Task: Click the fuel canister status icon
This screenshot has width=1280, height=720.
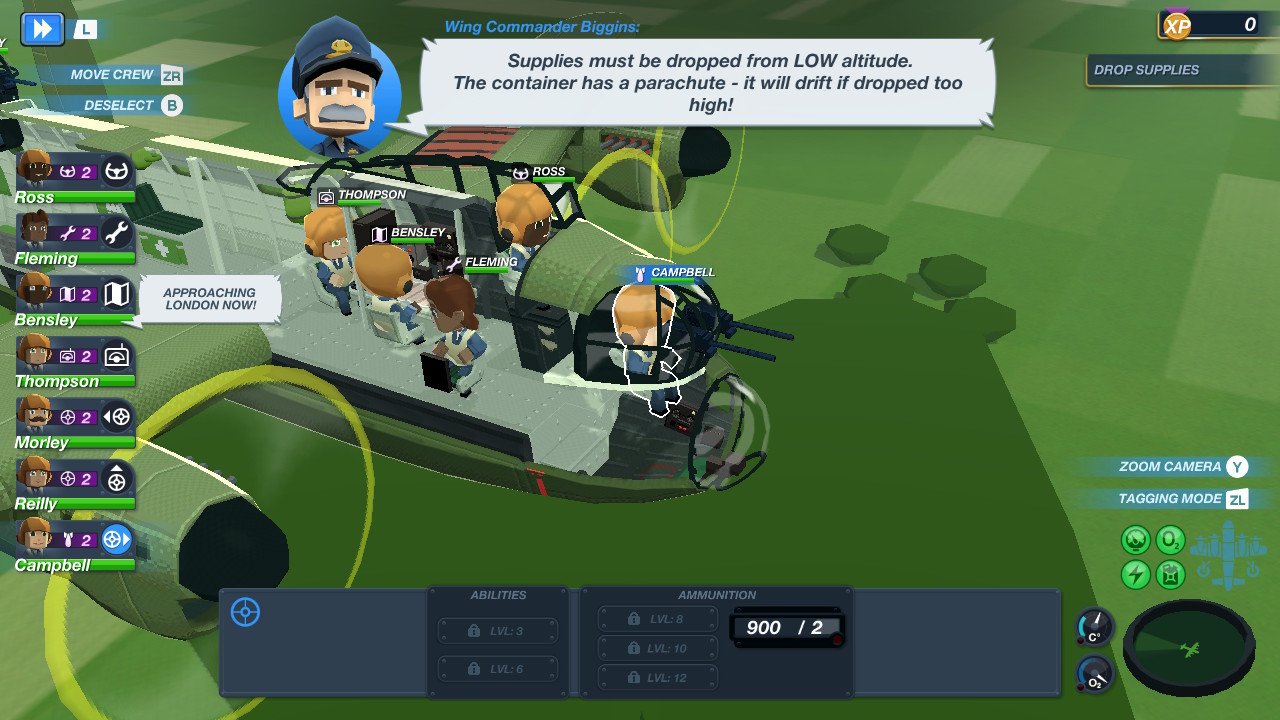Action: (1169, 574)
